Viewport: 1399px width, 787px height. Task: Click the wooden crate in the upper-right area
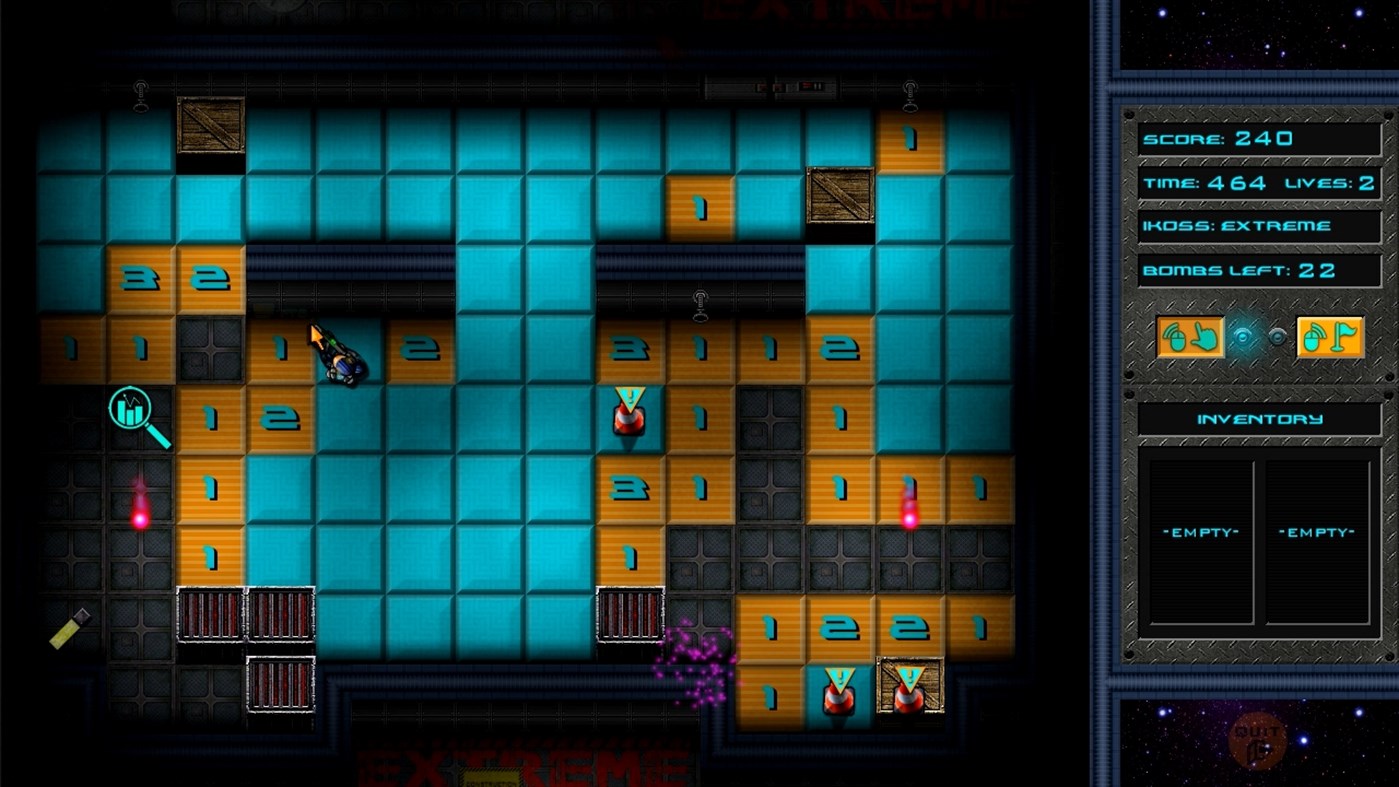pyautogui.click(x=841, y=194)
